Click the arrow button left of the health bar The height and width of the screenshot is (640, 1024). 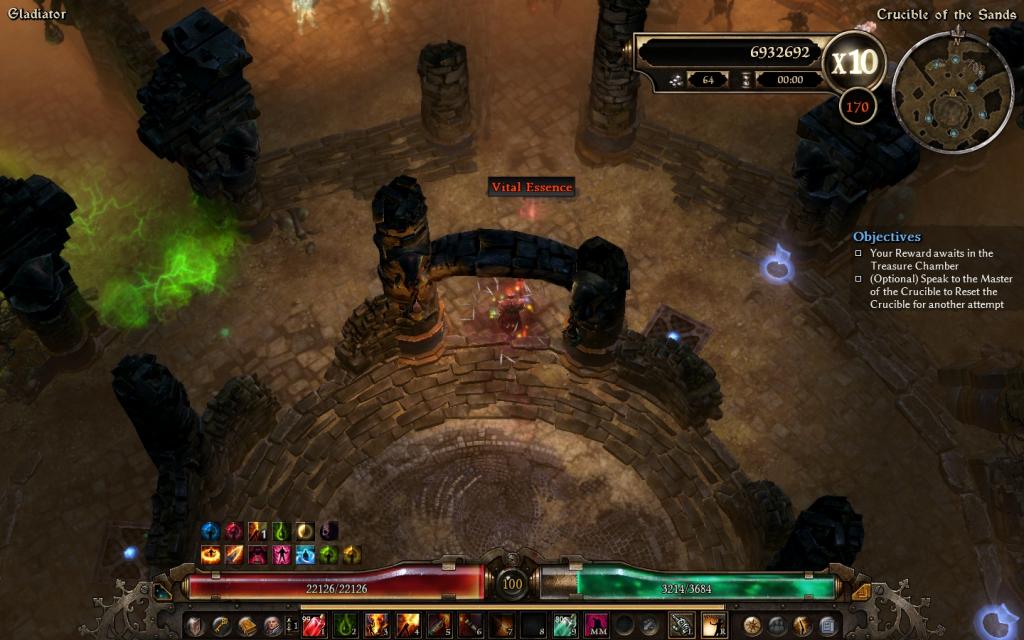tap(162, 592)
